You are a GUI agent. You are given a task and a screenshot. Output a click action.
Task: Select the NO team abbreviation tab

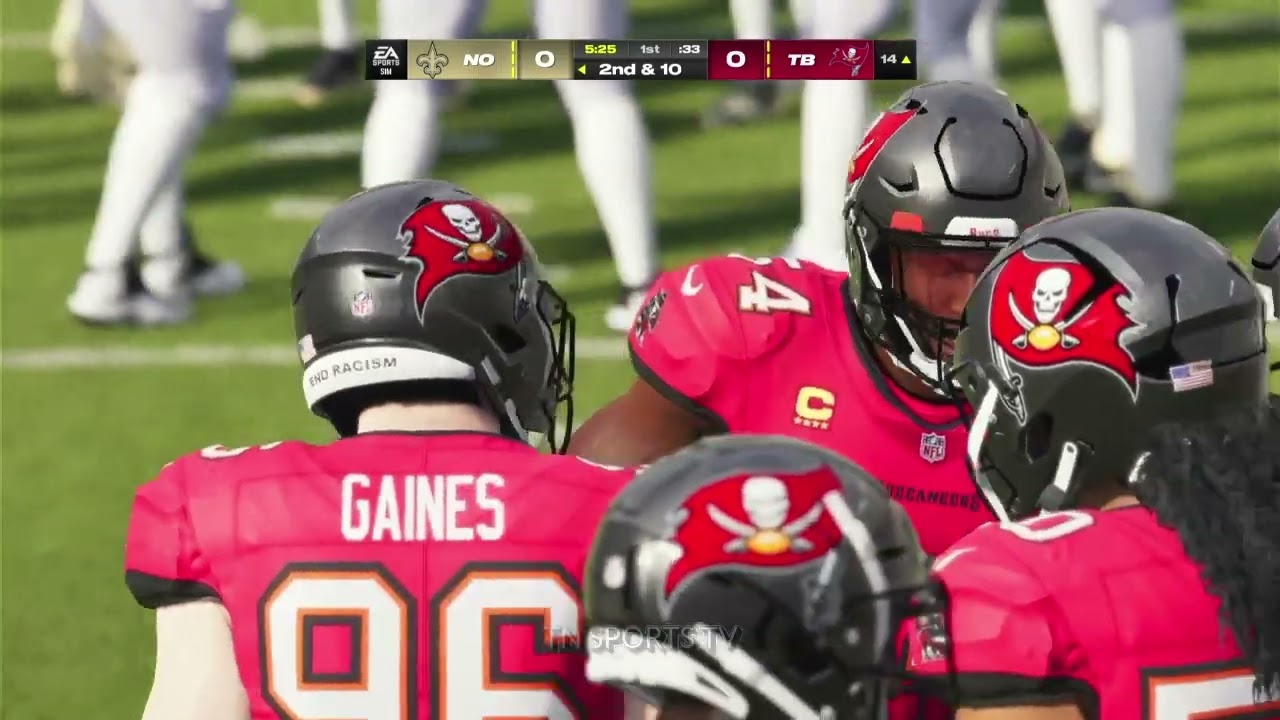pos(478,59)
